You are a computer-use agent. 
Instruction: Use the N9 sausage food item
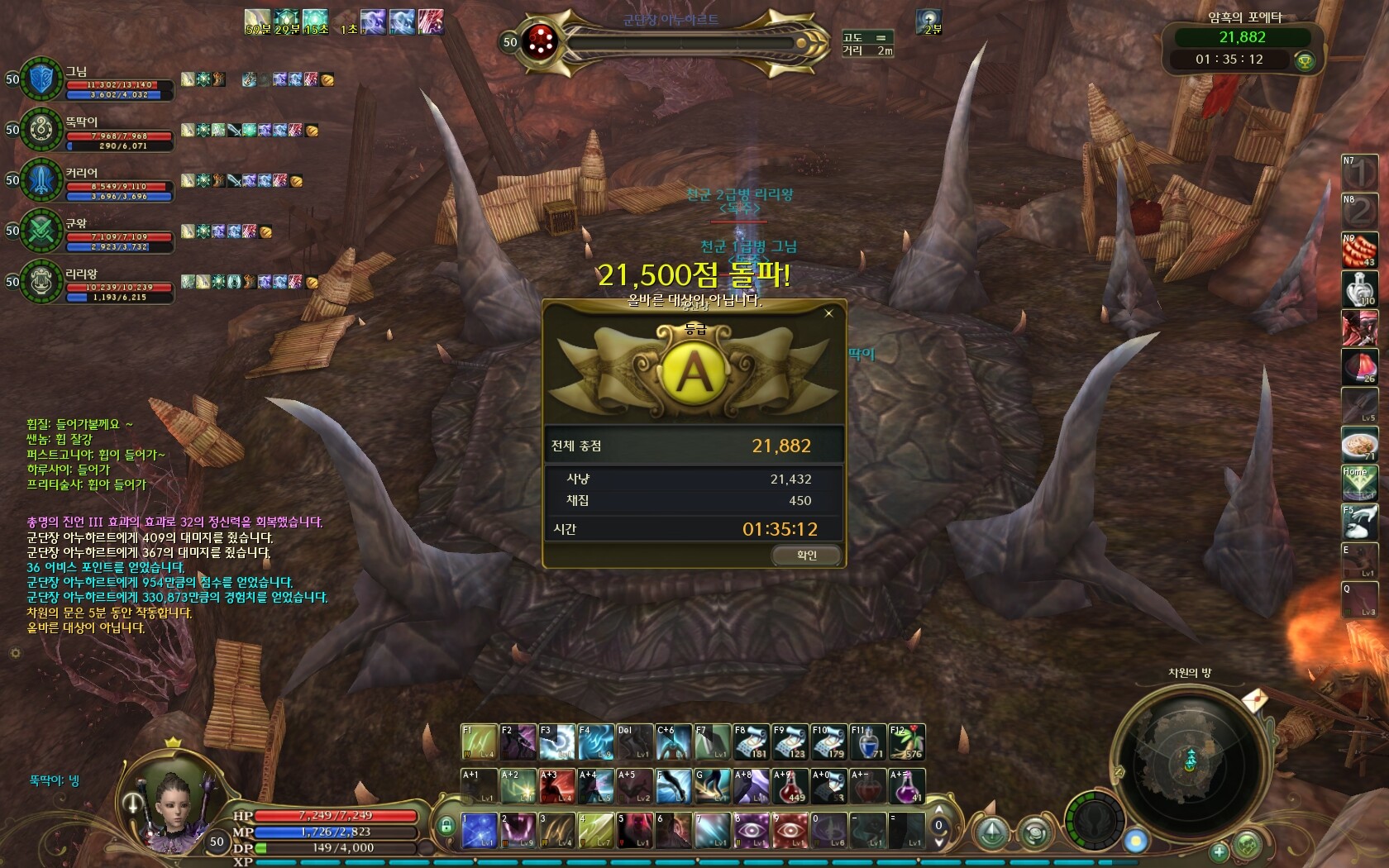click(1358, 251)
